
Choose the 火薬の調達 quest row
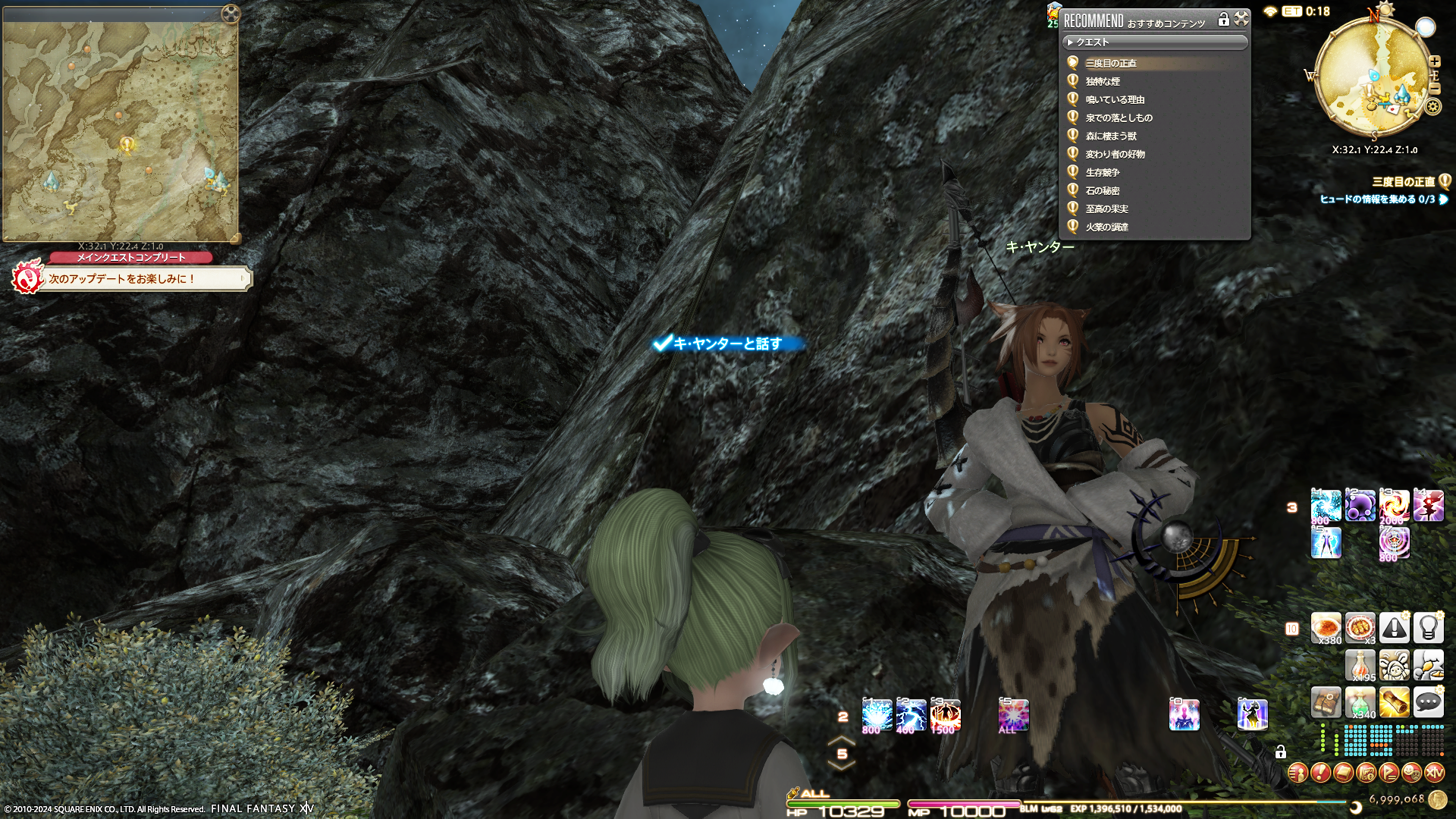[1106, 227]
